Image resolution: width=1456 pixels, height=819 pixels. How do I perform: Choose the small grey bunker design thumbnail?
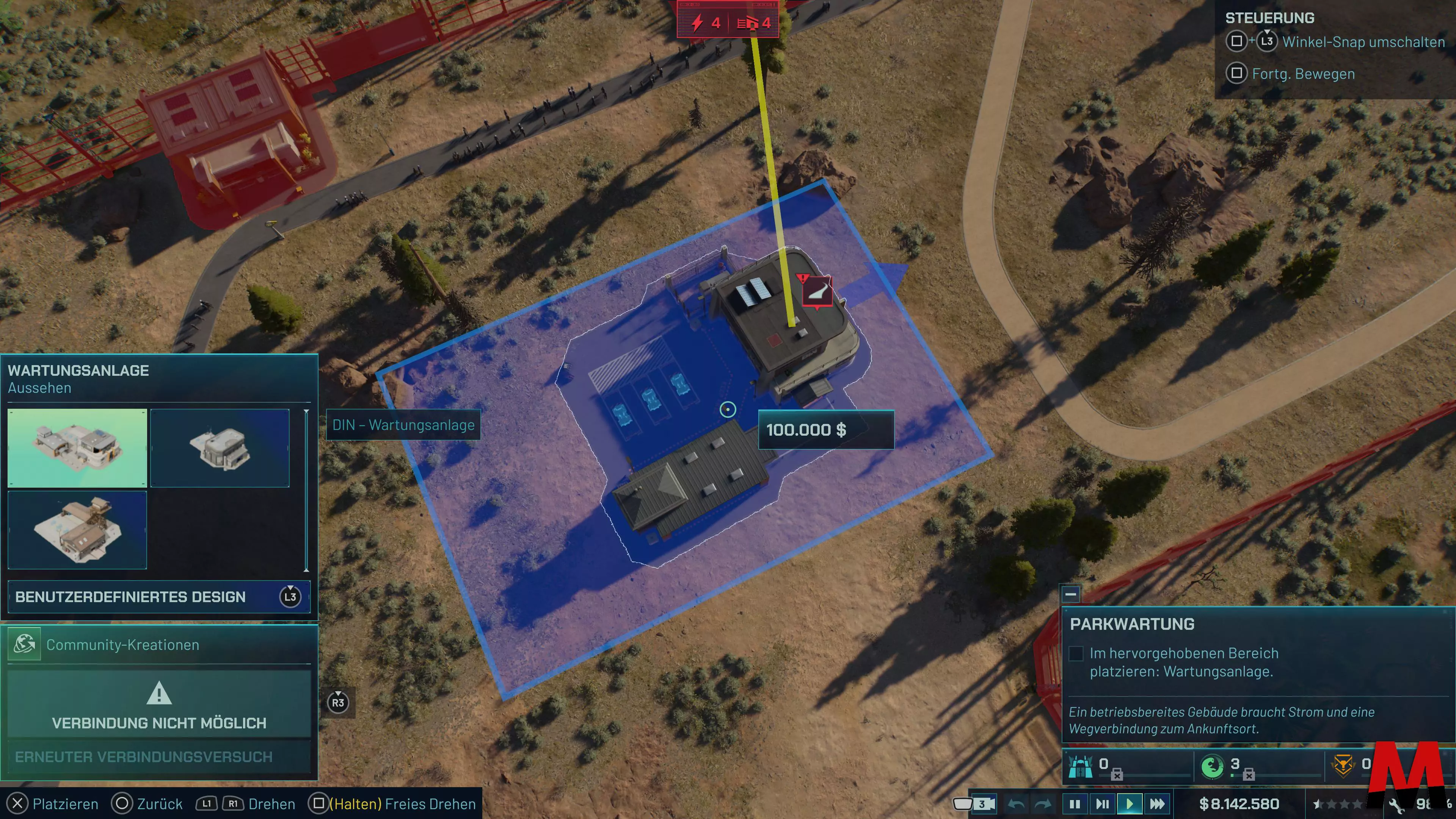(220, 448)
